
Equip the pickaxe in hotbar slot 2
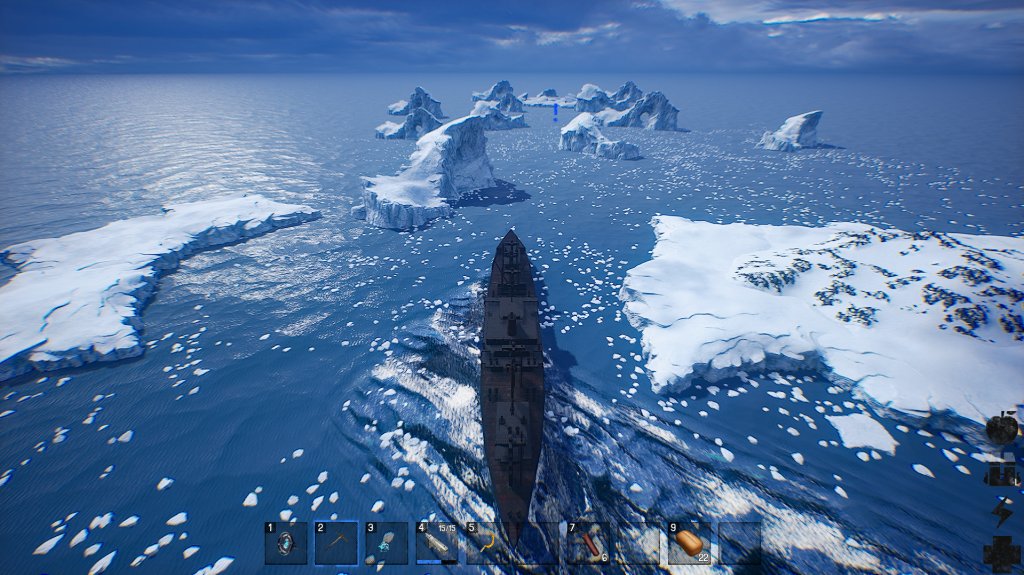pyautogui.click(x=336, y=543)
